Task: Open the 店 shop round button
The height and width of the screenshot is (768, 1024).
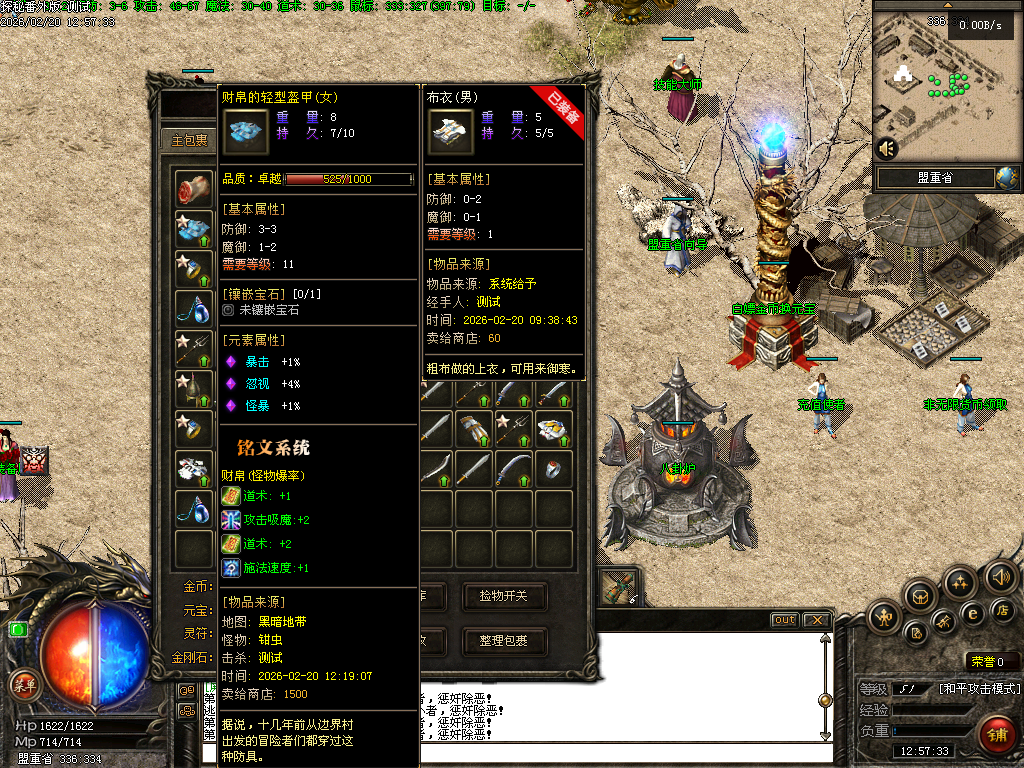Action: click(x=1001, y=610)
